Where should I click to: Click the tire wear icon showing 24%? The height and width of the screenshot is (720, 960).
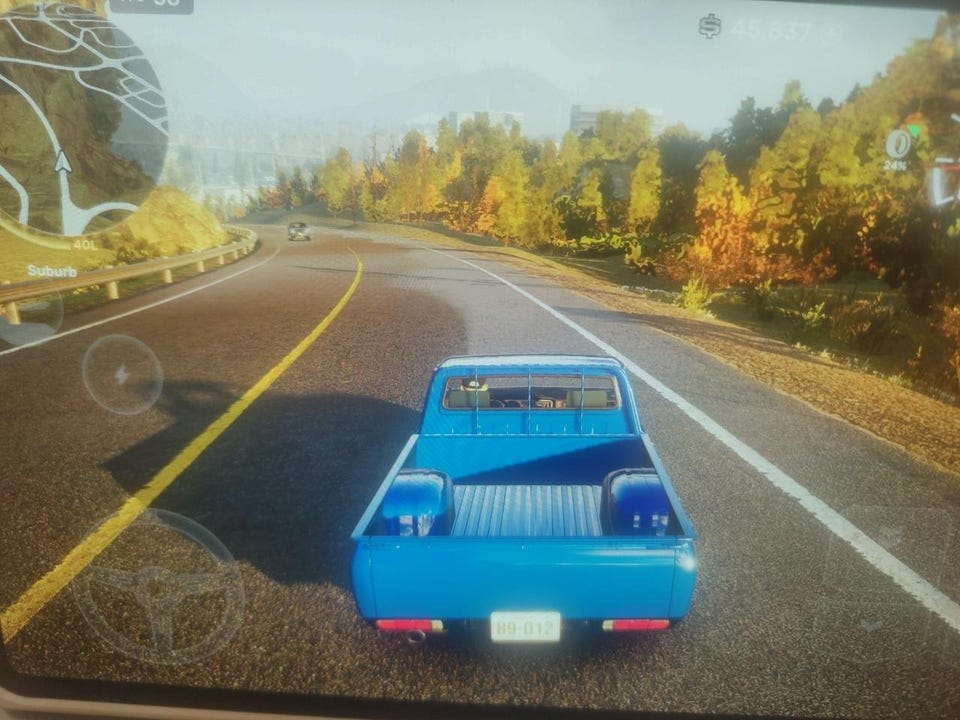[897, 145]
